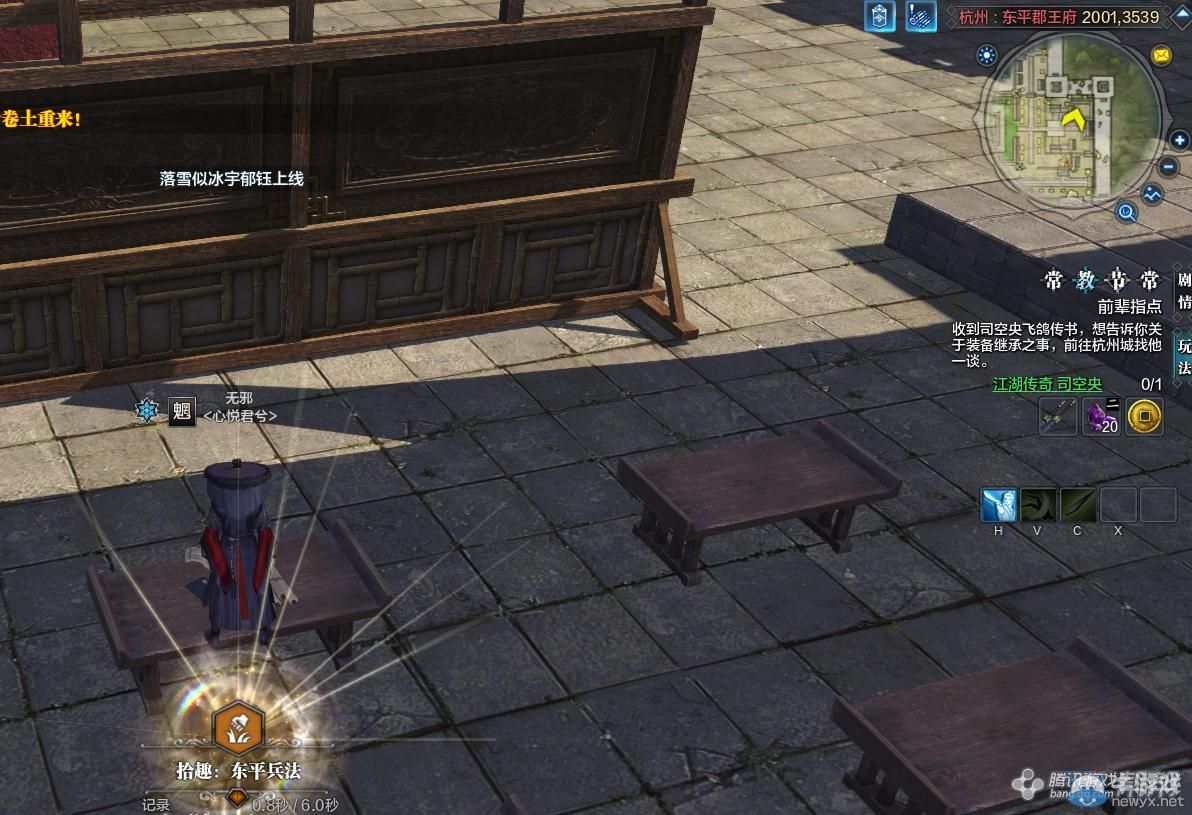1192x815 pixels.
Task: Open the 剧情 side tab
Action: (x=1183, y=290)
